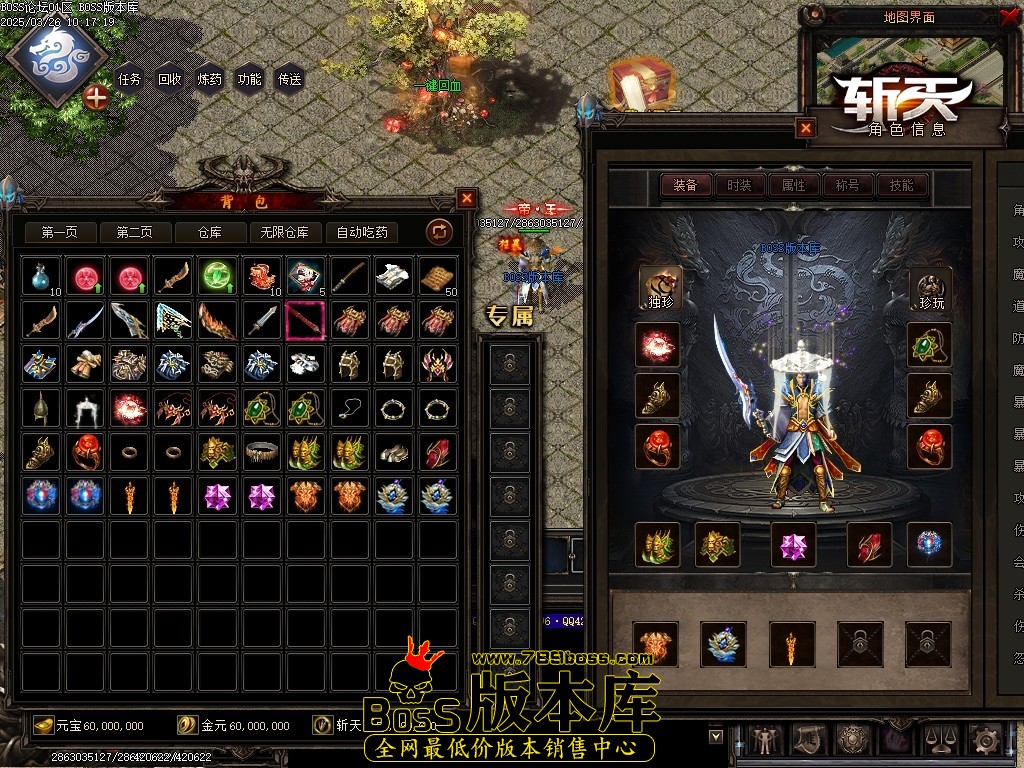Close the character info window

[x=806, y=128]
